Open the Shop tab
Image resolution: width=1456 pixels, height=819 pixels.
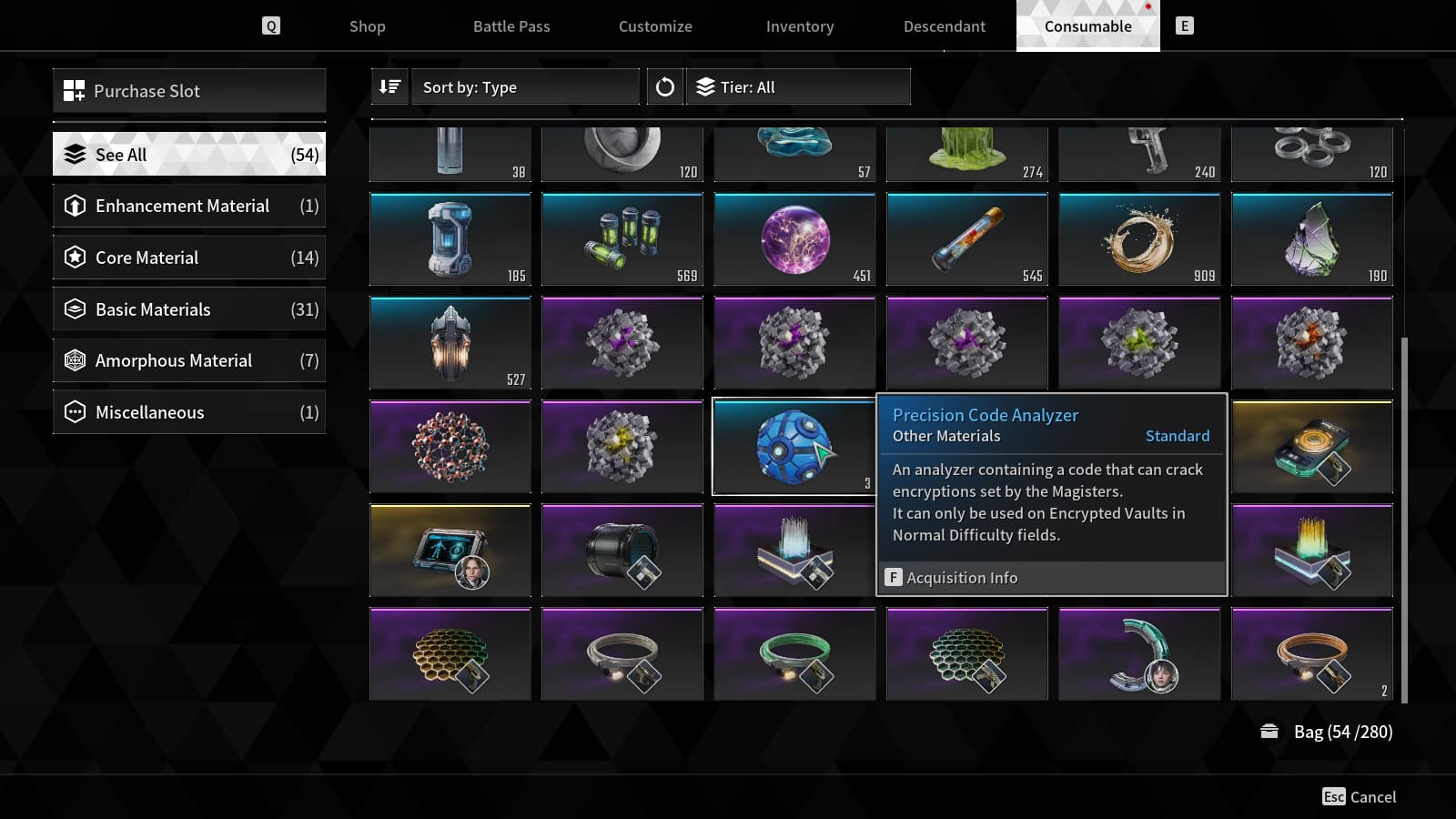tap(367, 26)
